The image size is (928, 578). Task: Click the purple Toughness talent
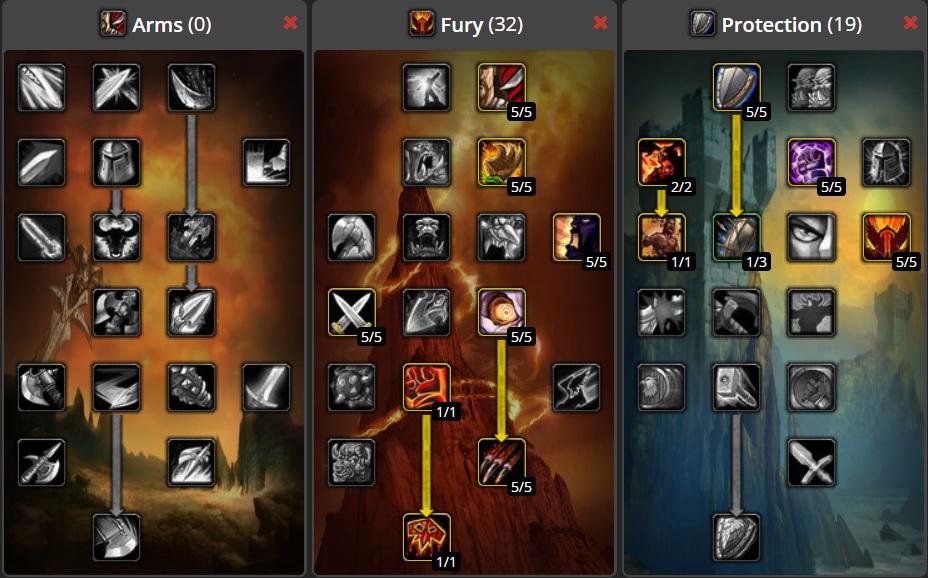tap(812, 162)
